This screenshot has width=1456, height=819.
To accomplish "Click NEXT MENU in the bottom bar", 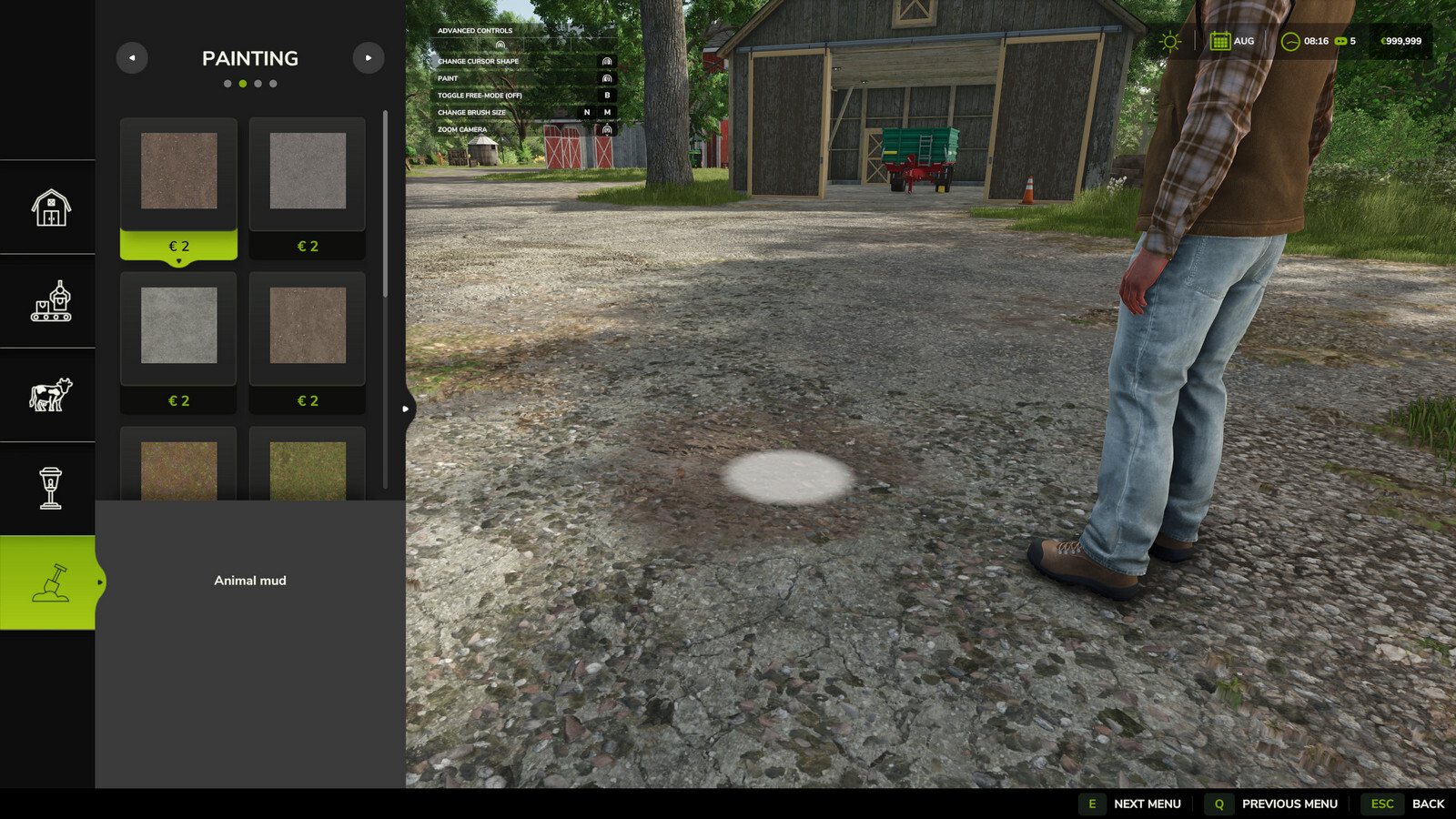I will (1148, 804).
